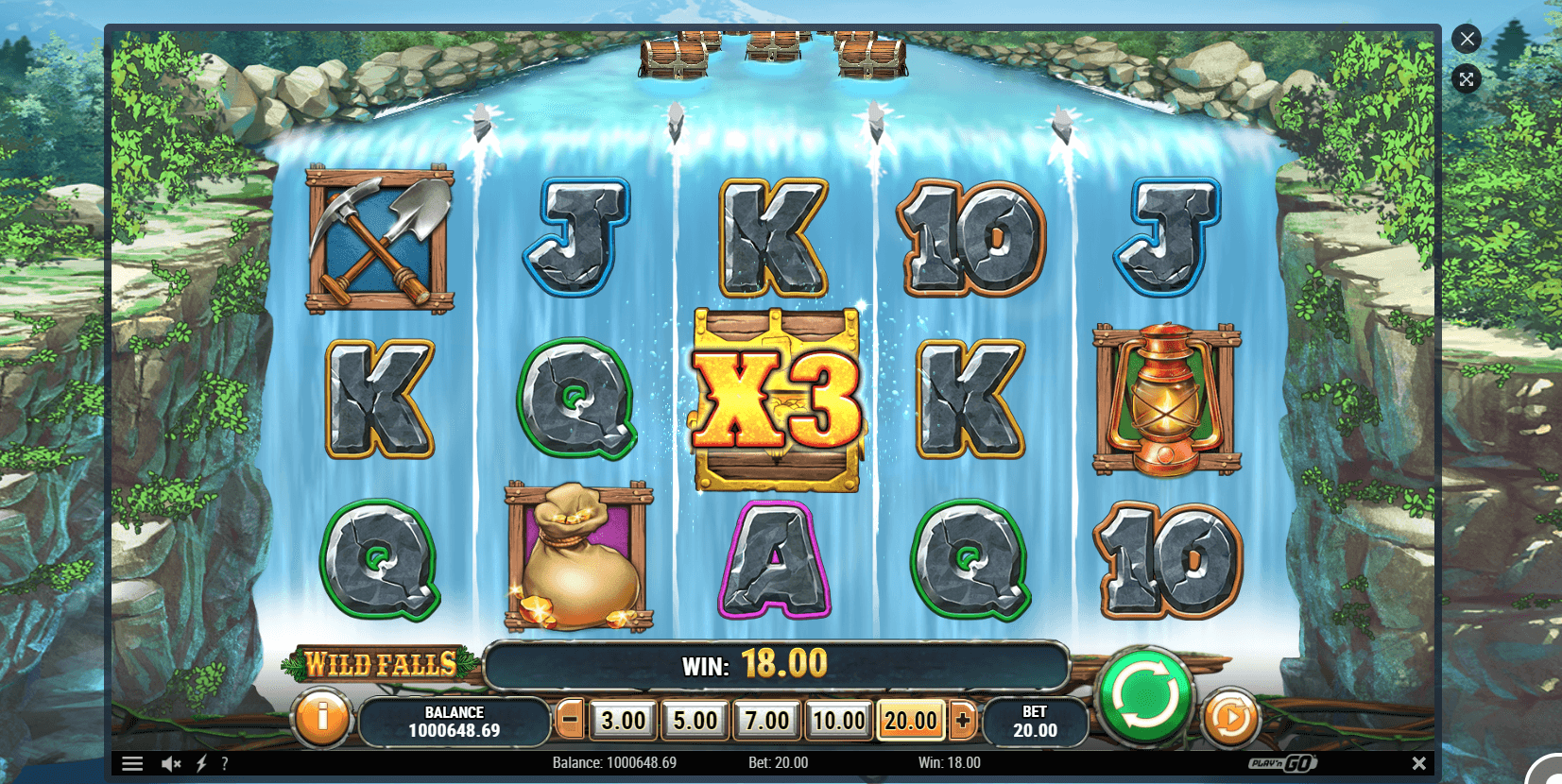Image resolution: width=1562 pixels, height=784 pixels.
Task: Toggle fullscreen with the expand arrows button
Action: tap(1467, 79)
